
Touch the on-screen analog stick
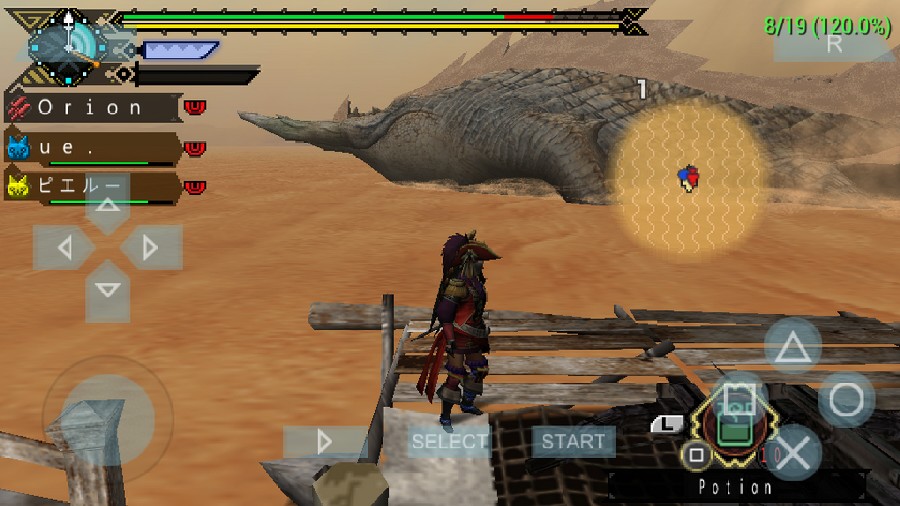click(107, 418)
